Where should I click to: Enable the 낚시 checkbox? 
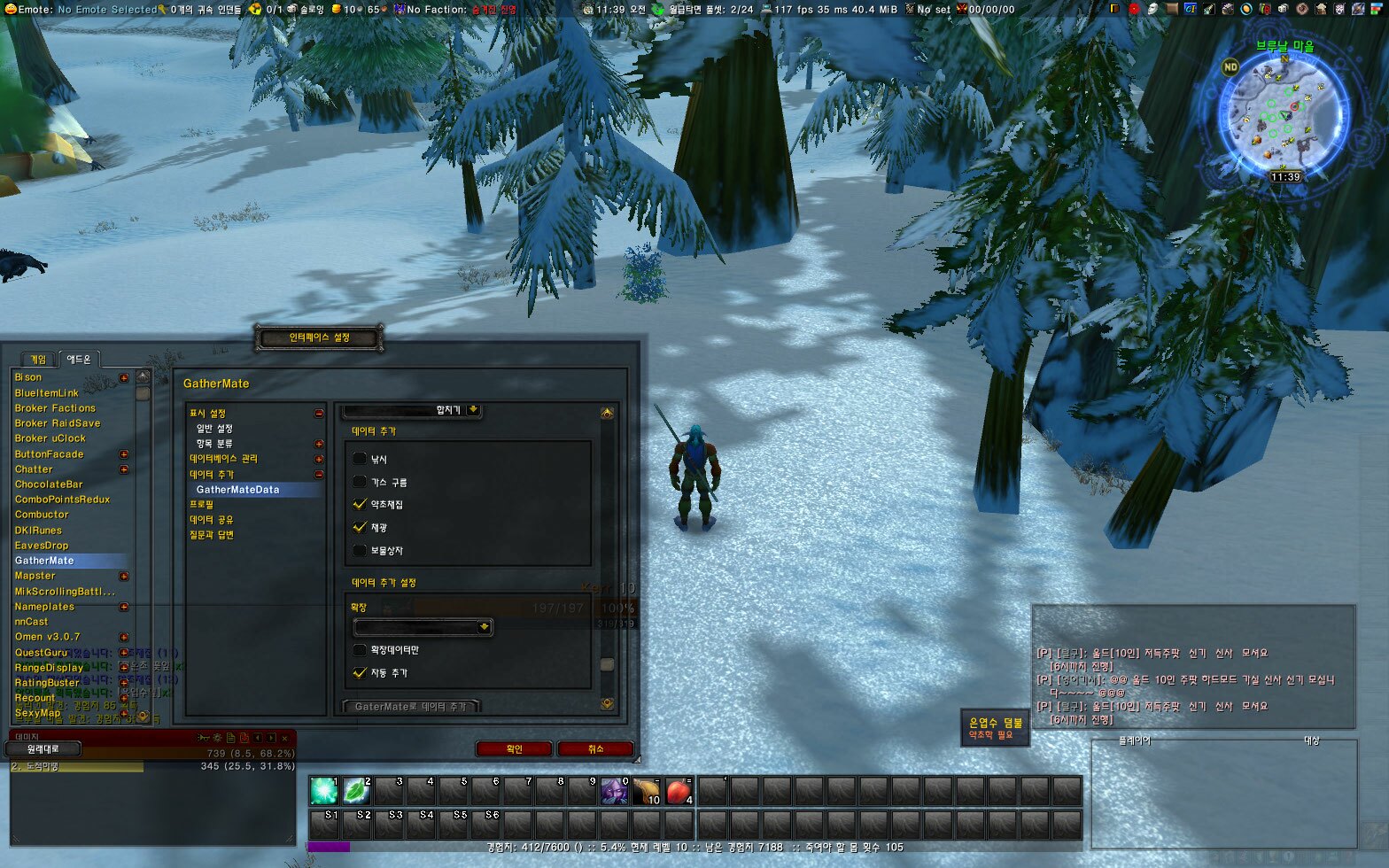360,459
